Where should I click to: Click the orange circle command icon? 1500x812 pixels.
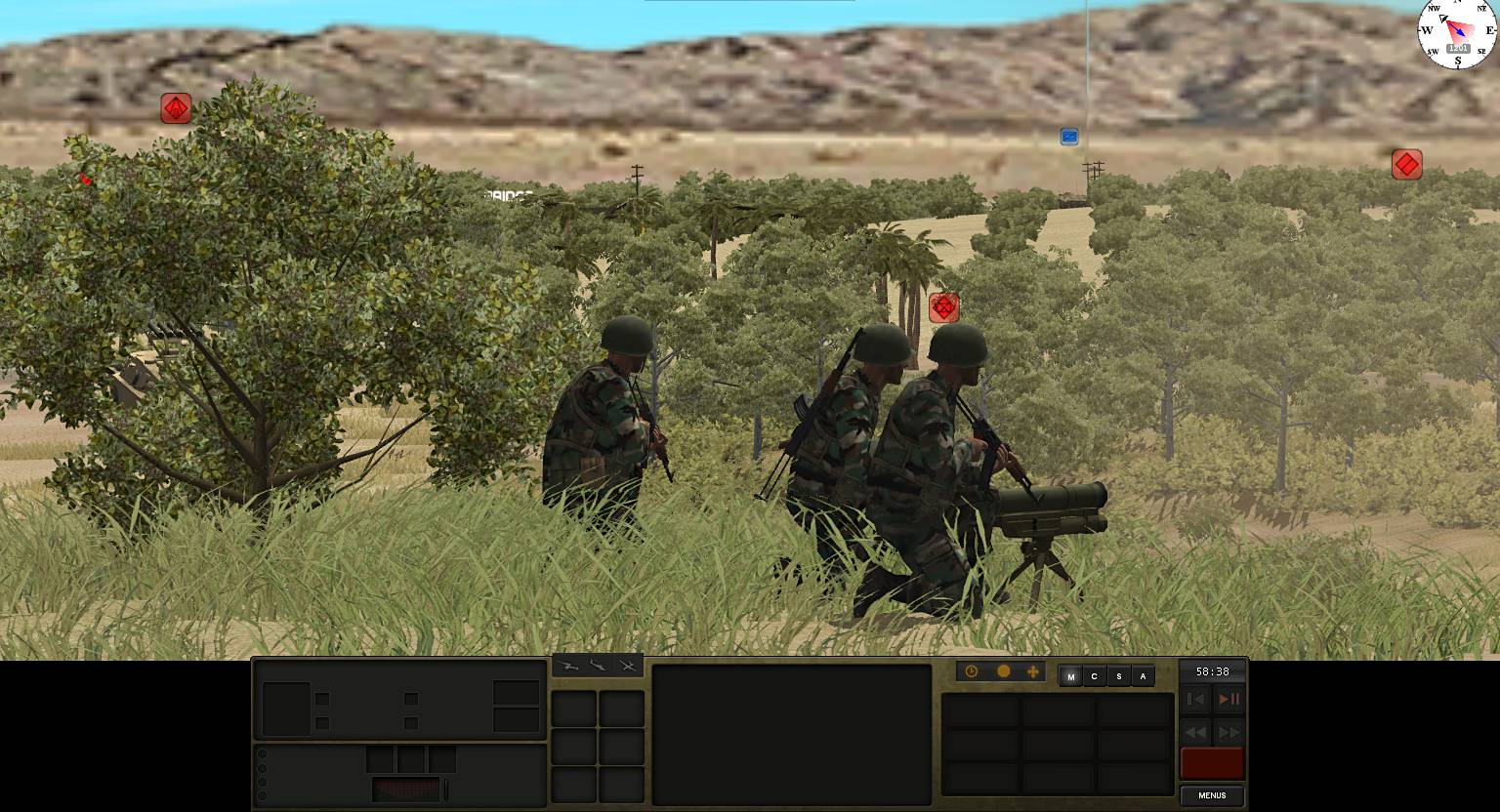(1003, 672)
